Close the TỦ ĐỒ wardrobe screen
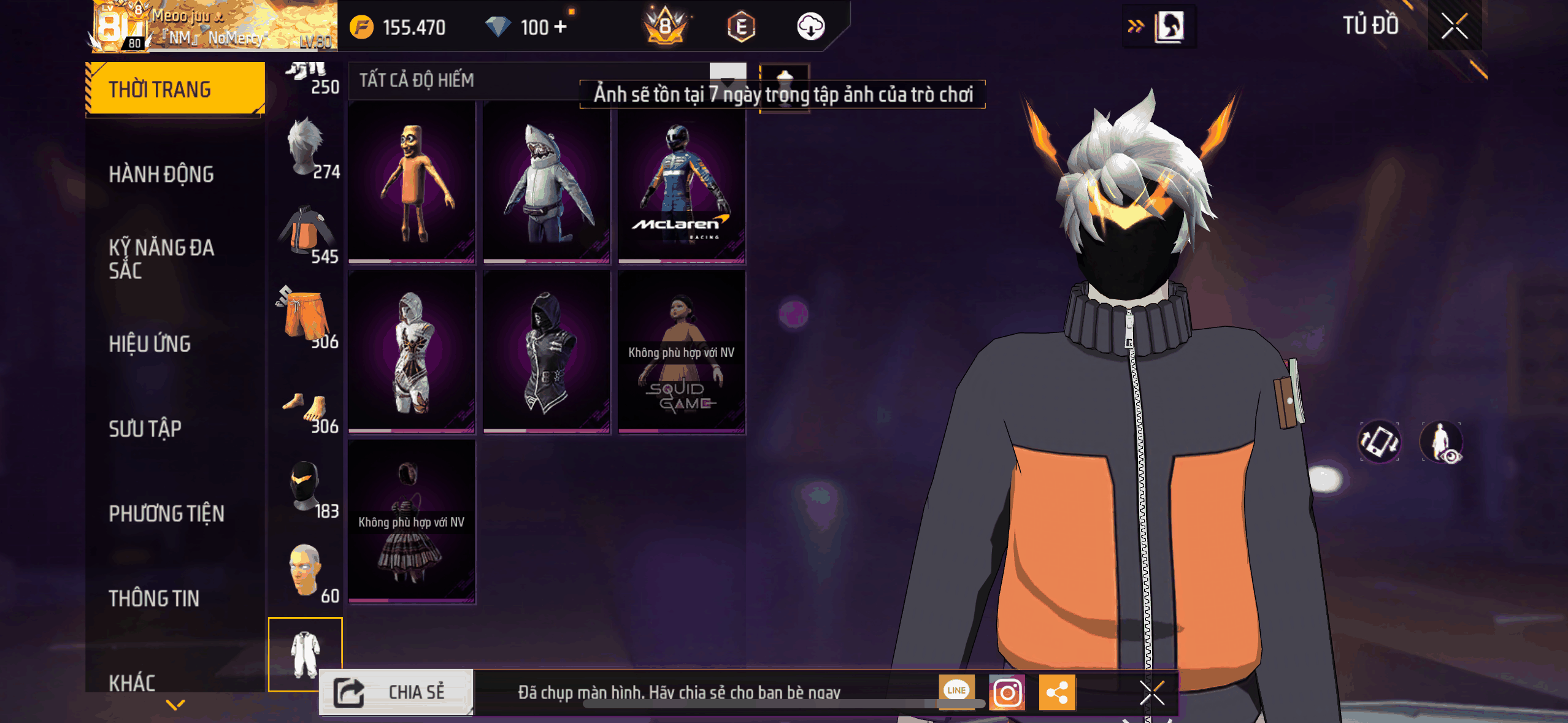 click(1454, 26)
